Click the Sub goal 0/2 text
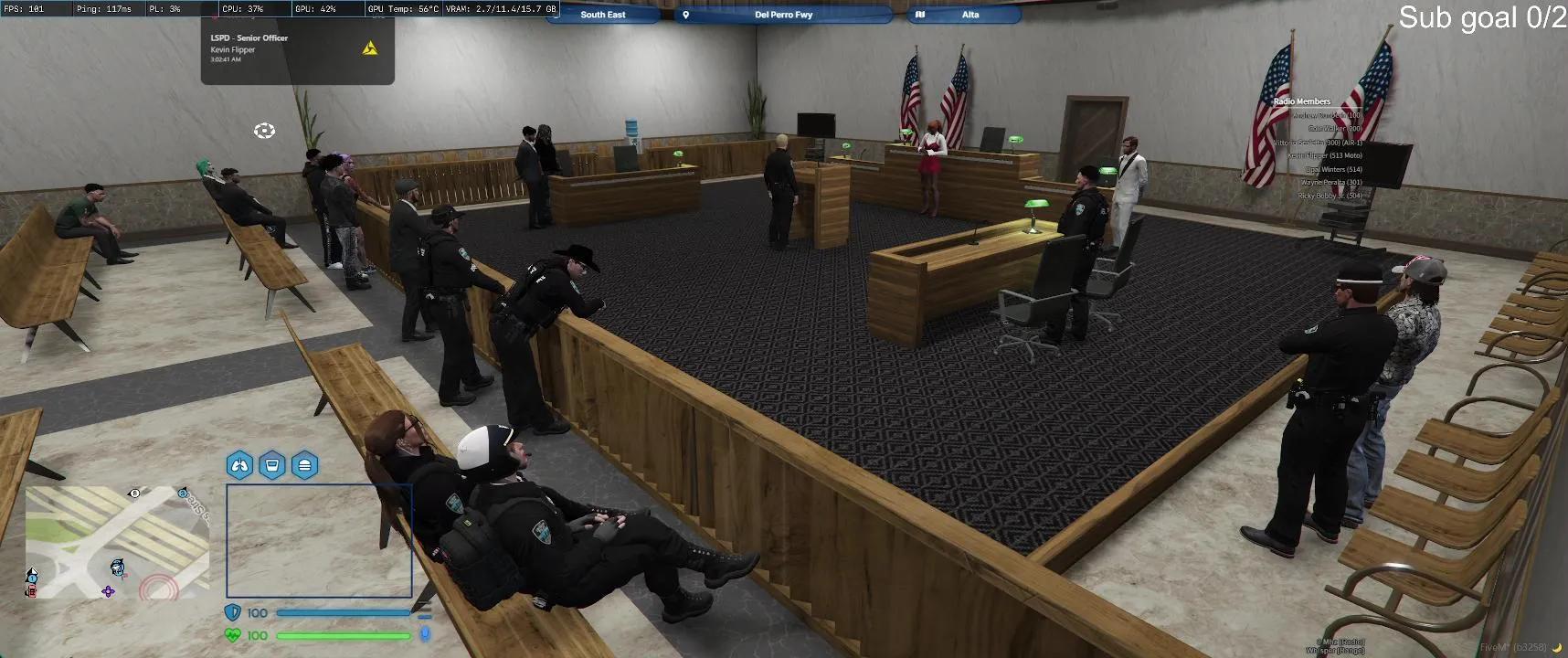 (1483, 16)
